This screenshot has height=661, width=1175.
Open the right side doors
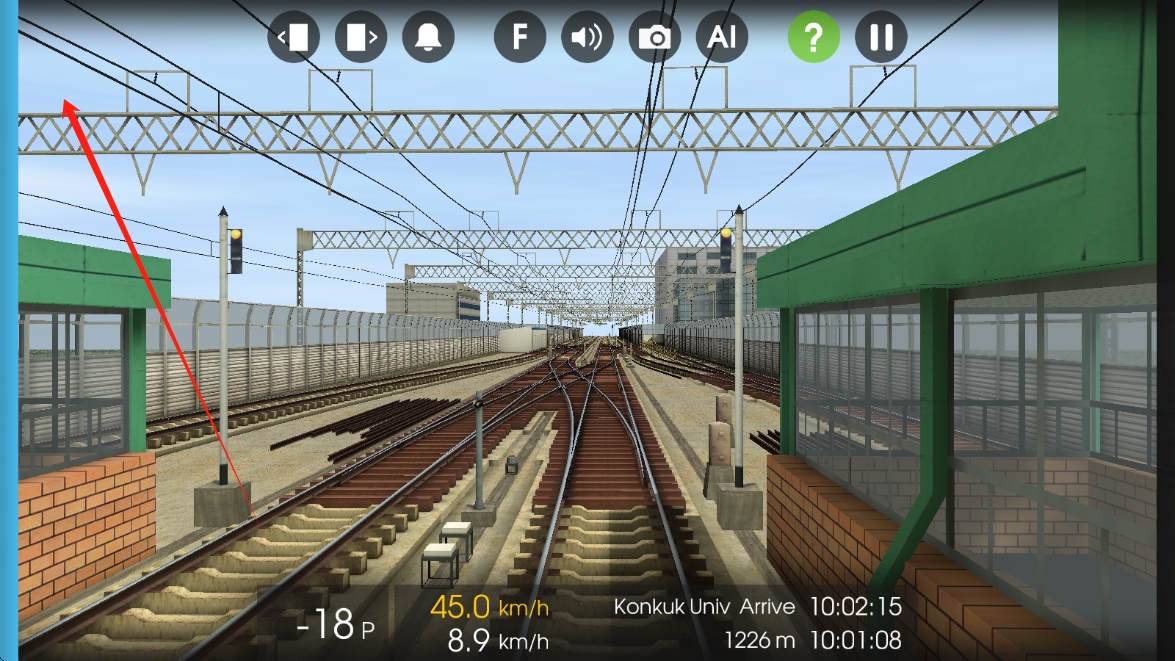[361, 37]
